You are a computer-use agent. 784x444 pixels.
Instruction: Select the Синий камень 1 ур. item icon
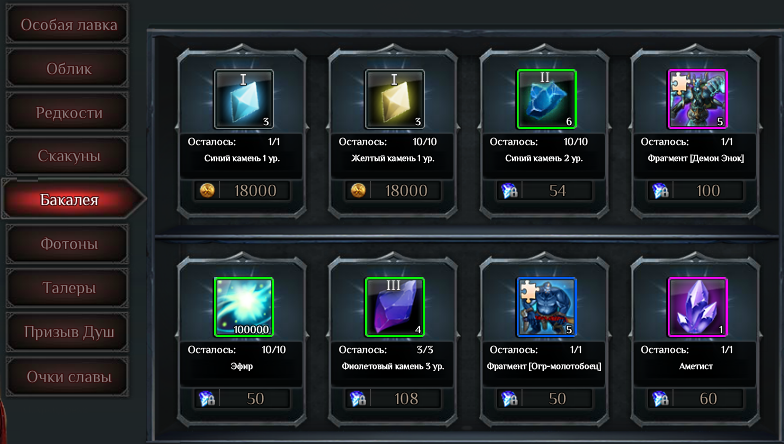[x=244, y=99]
